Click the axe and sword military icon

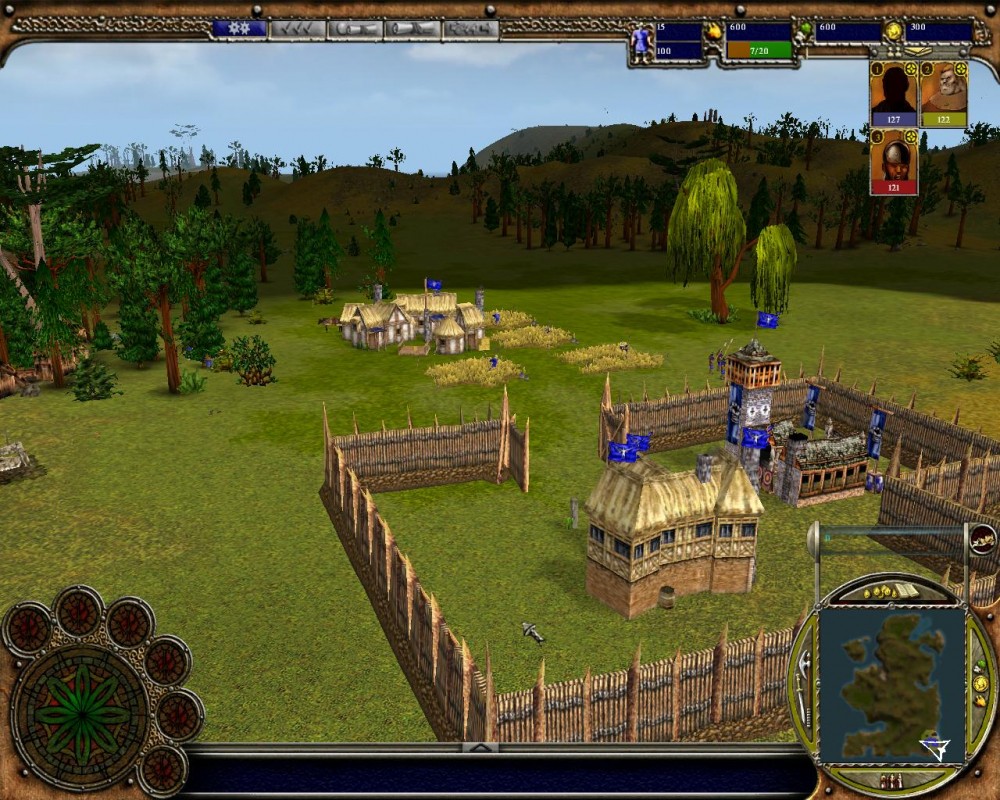click(805, 686)
